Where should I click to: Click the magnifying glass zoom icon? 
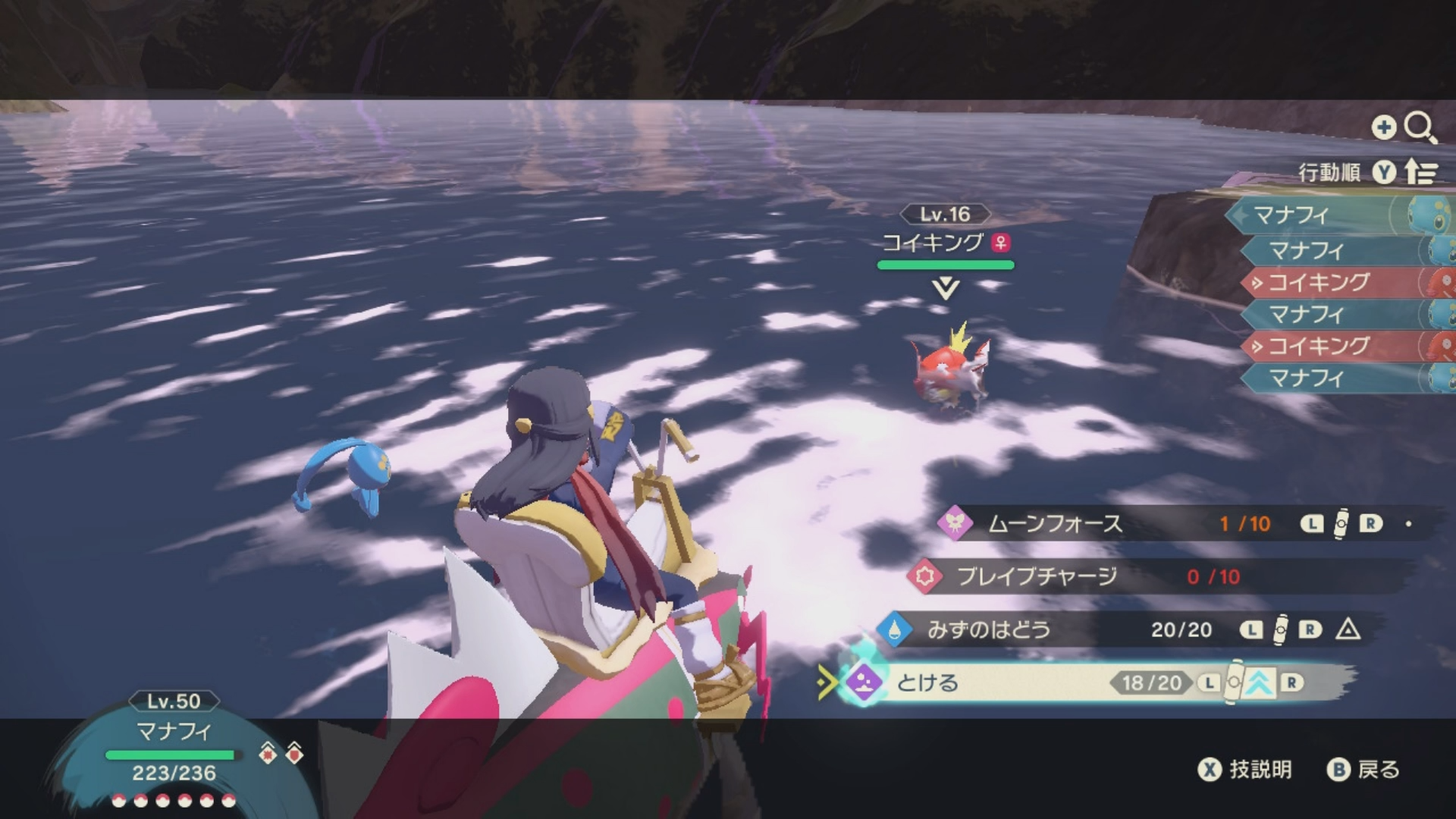[1419, 127]
